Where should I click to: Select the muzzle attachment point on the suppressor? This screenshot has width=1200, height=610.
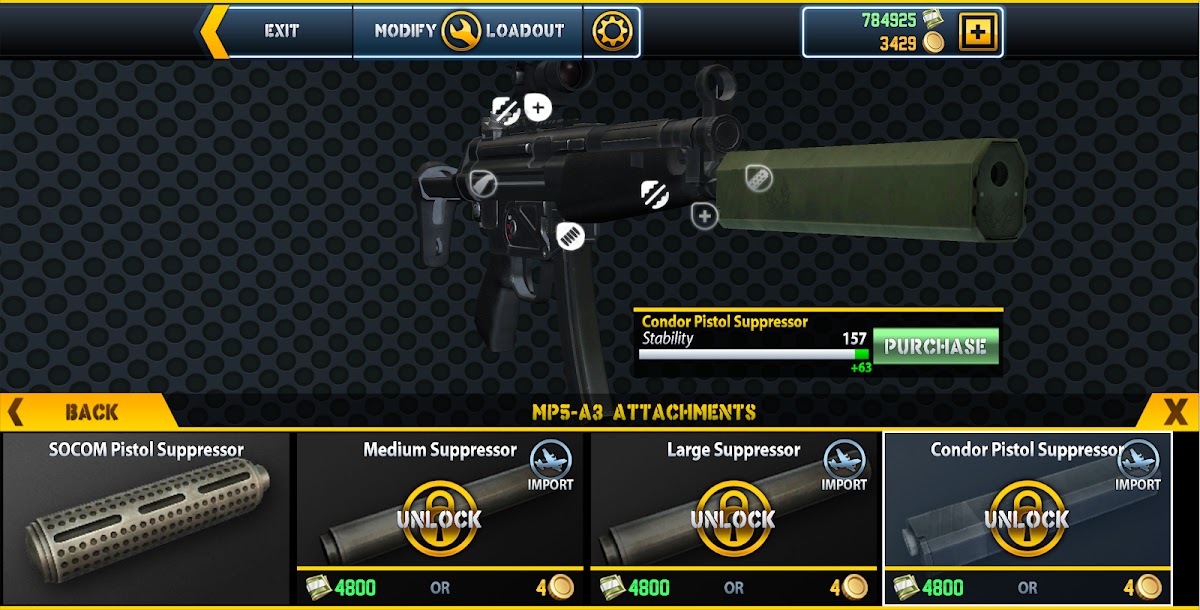[x=759, y=178]
